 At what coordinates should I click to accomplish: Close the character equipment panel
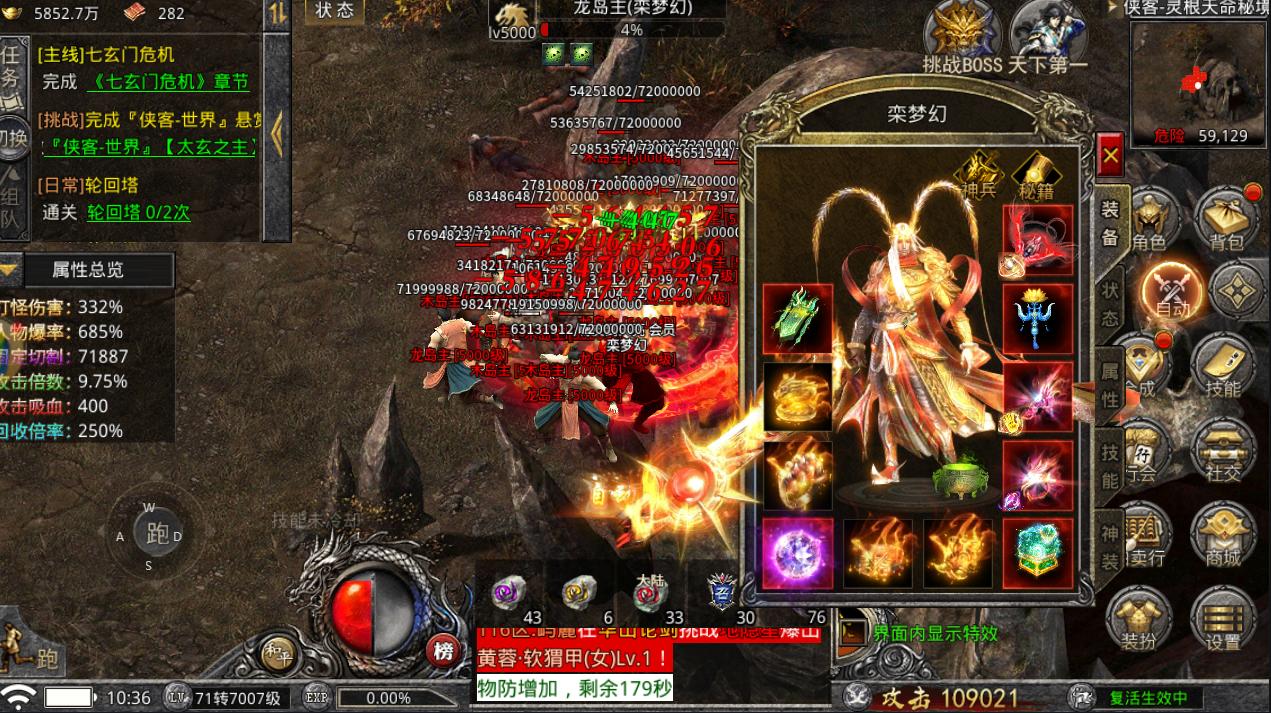point(1109,157)
